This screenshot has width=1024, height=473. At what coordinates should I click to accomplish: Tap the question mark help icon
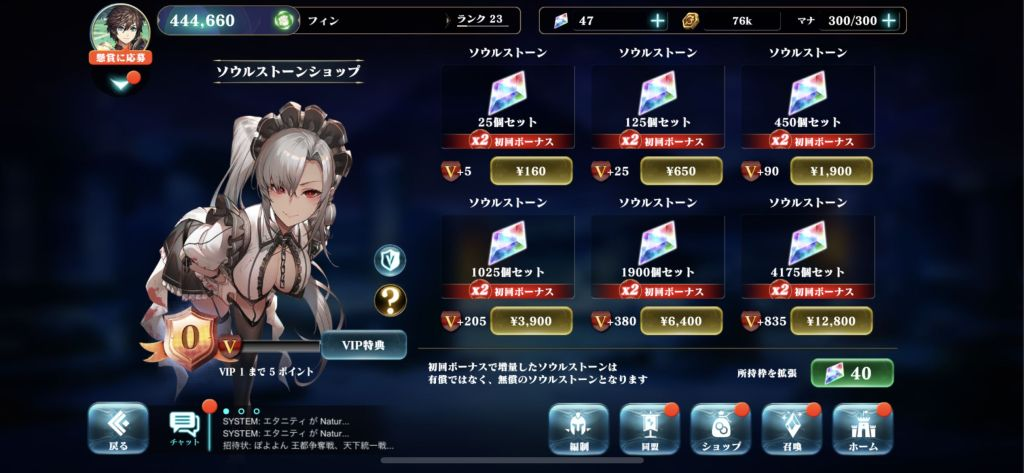click(x=390, y=300)
